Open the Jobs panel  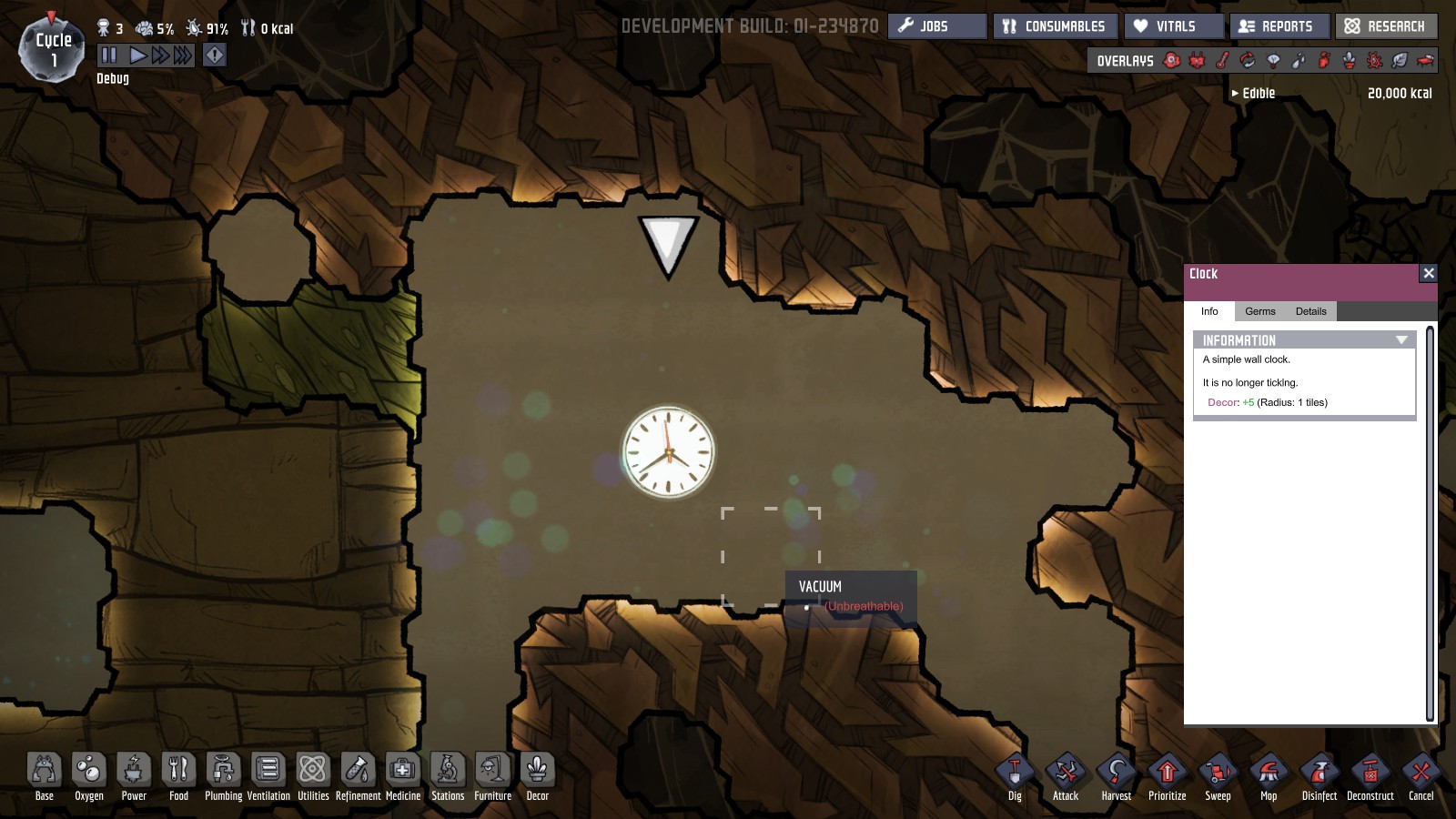point(936,26)
